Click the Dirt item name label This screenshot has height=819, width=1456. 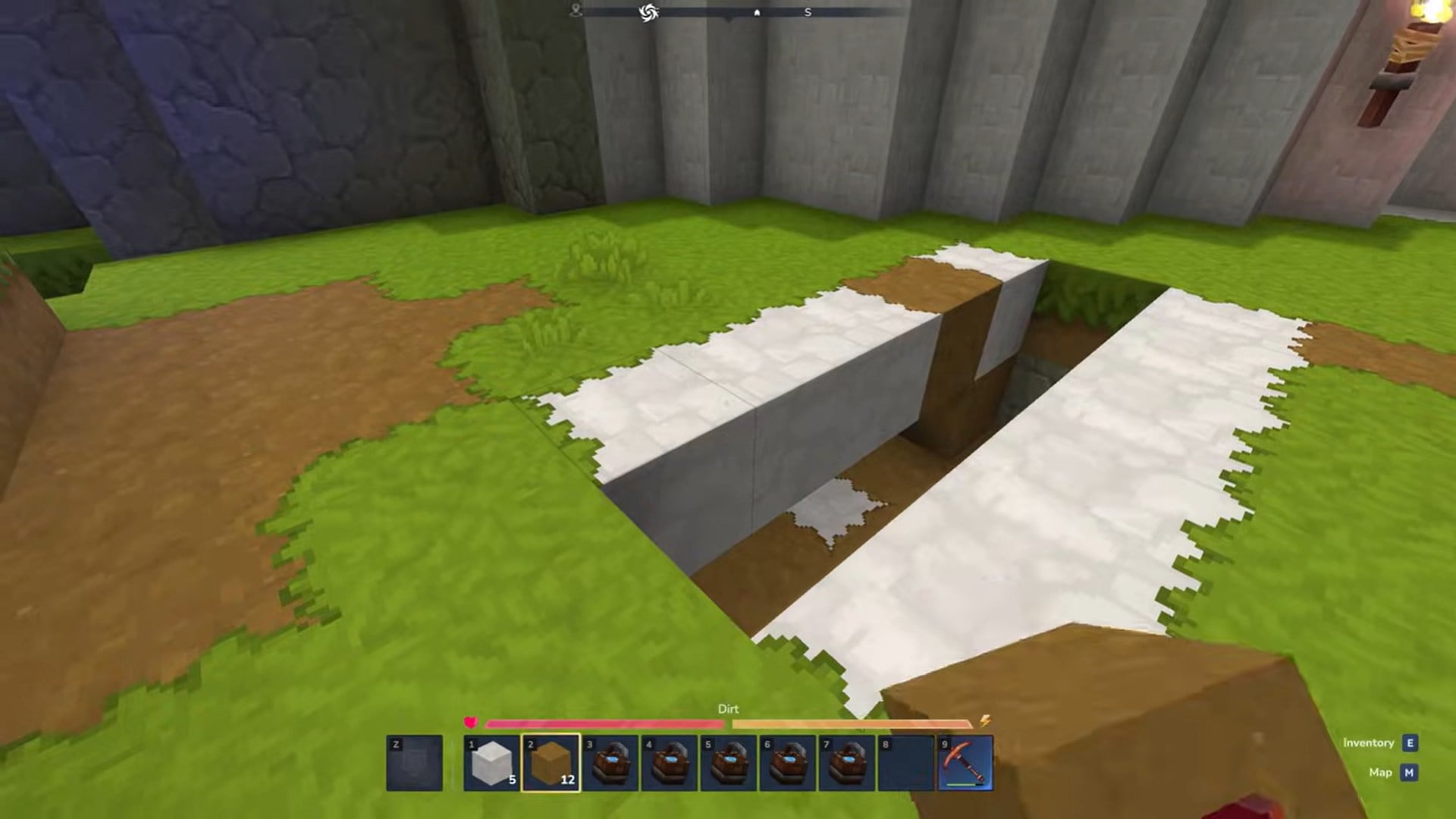729,709
